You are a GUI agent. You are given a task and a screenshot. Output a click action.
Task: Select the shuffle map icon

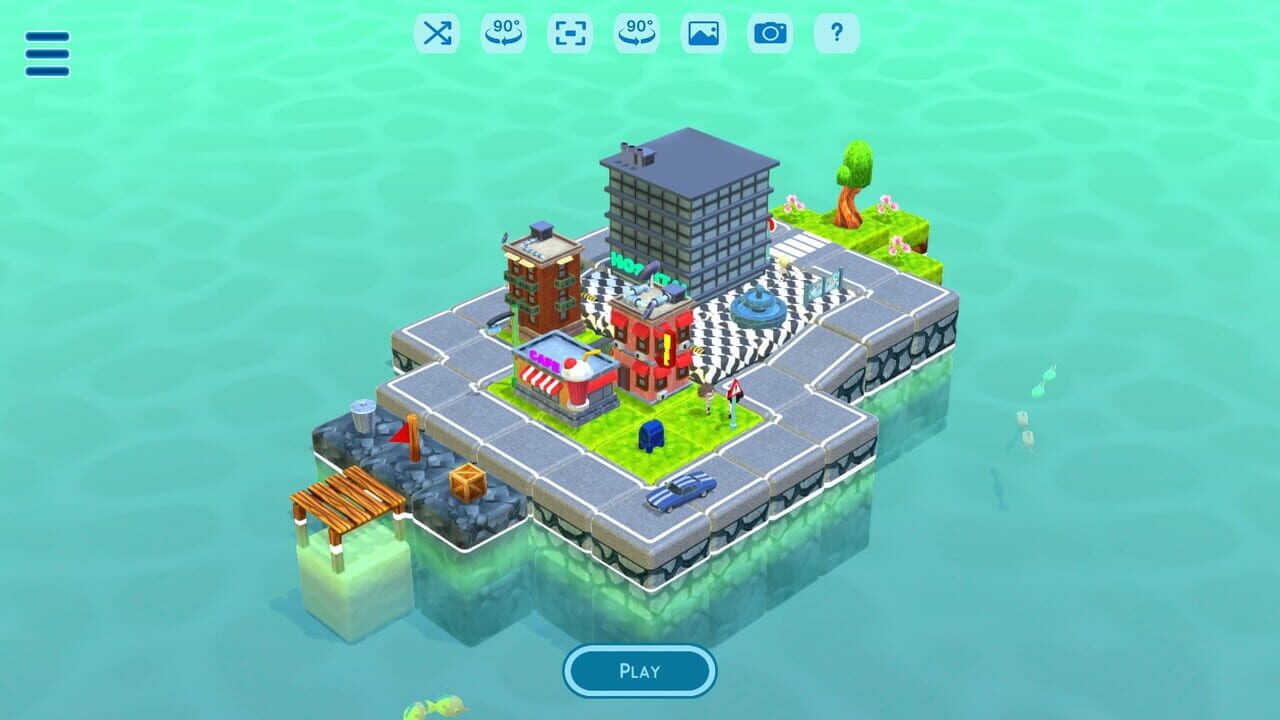pyautogui.click(x=437, y=33)
